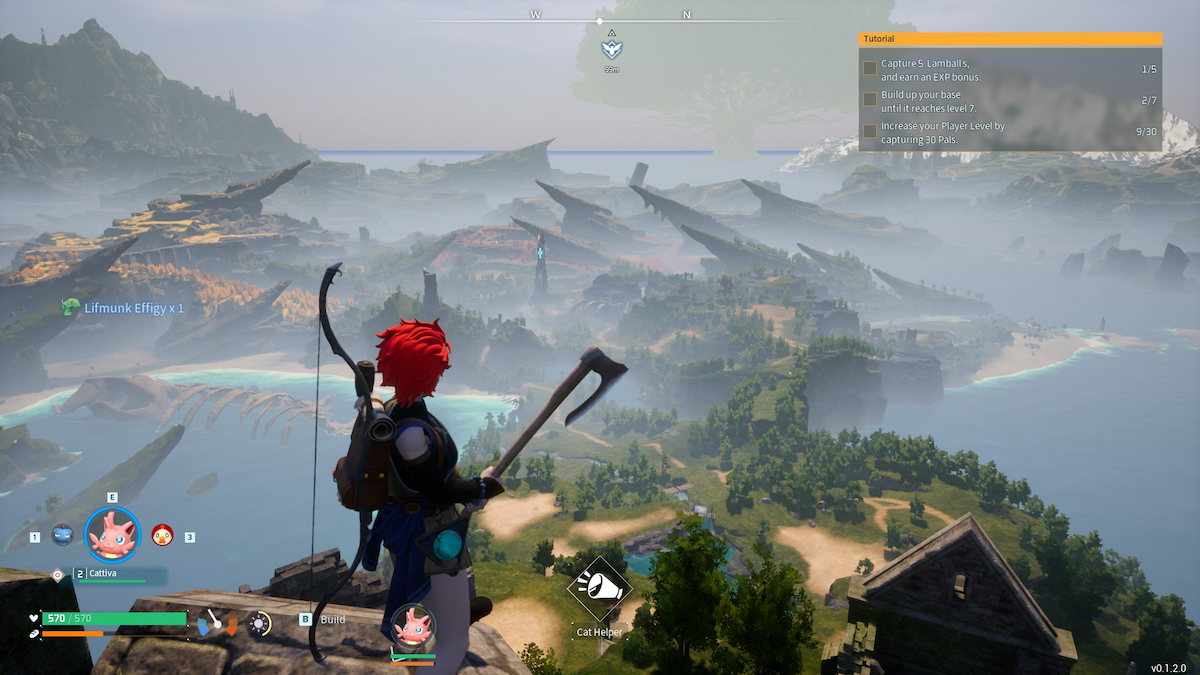Select the summoned Cattiva status portrait
Image resolution: width=1200 pixels, height=675 pixels.
coord(412,625)
